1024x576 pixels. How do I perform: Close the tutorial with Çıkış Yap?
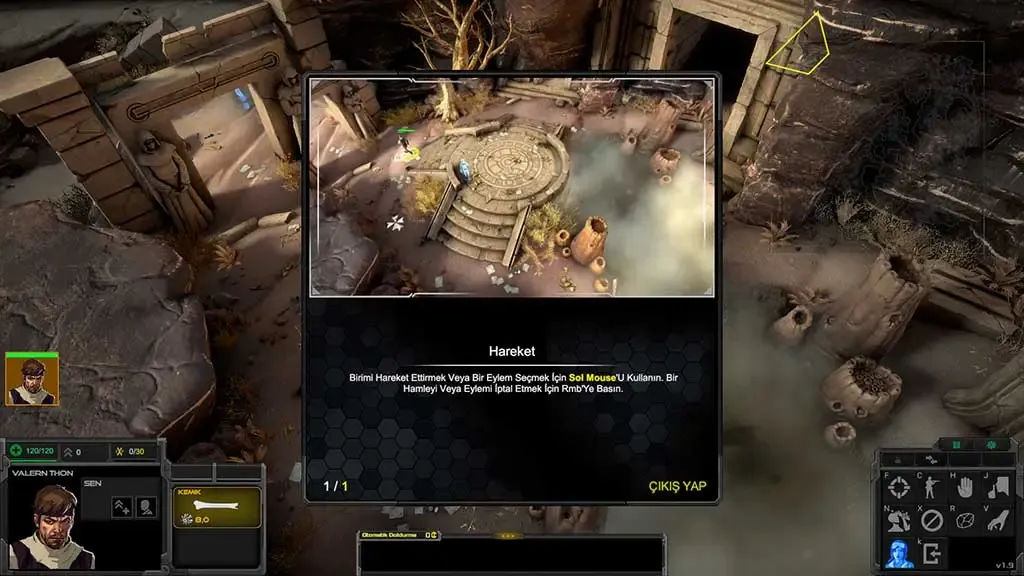pos(677,486)
